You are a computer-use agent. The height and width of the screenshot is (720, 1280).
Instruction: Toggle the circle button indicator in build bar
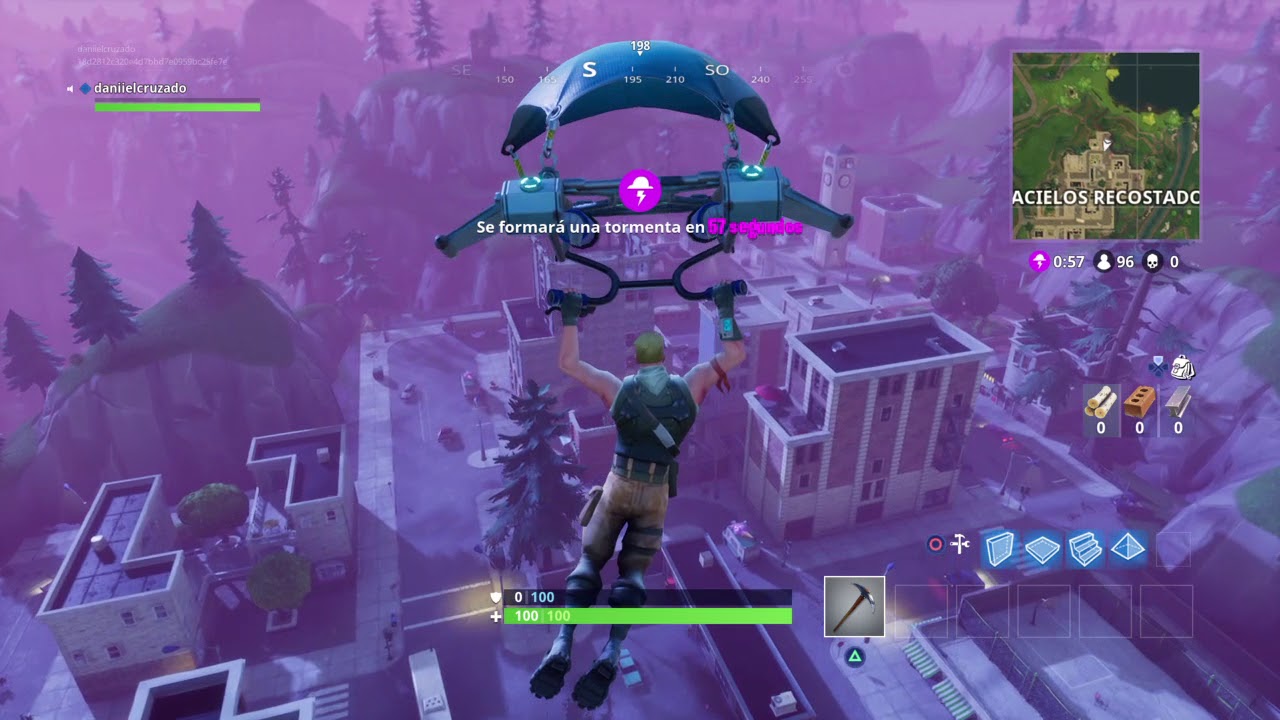tap(936, 545)
